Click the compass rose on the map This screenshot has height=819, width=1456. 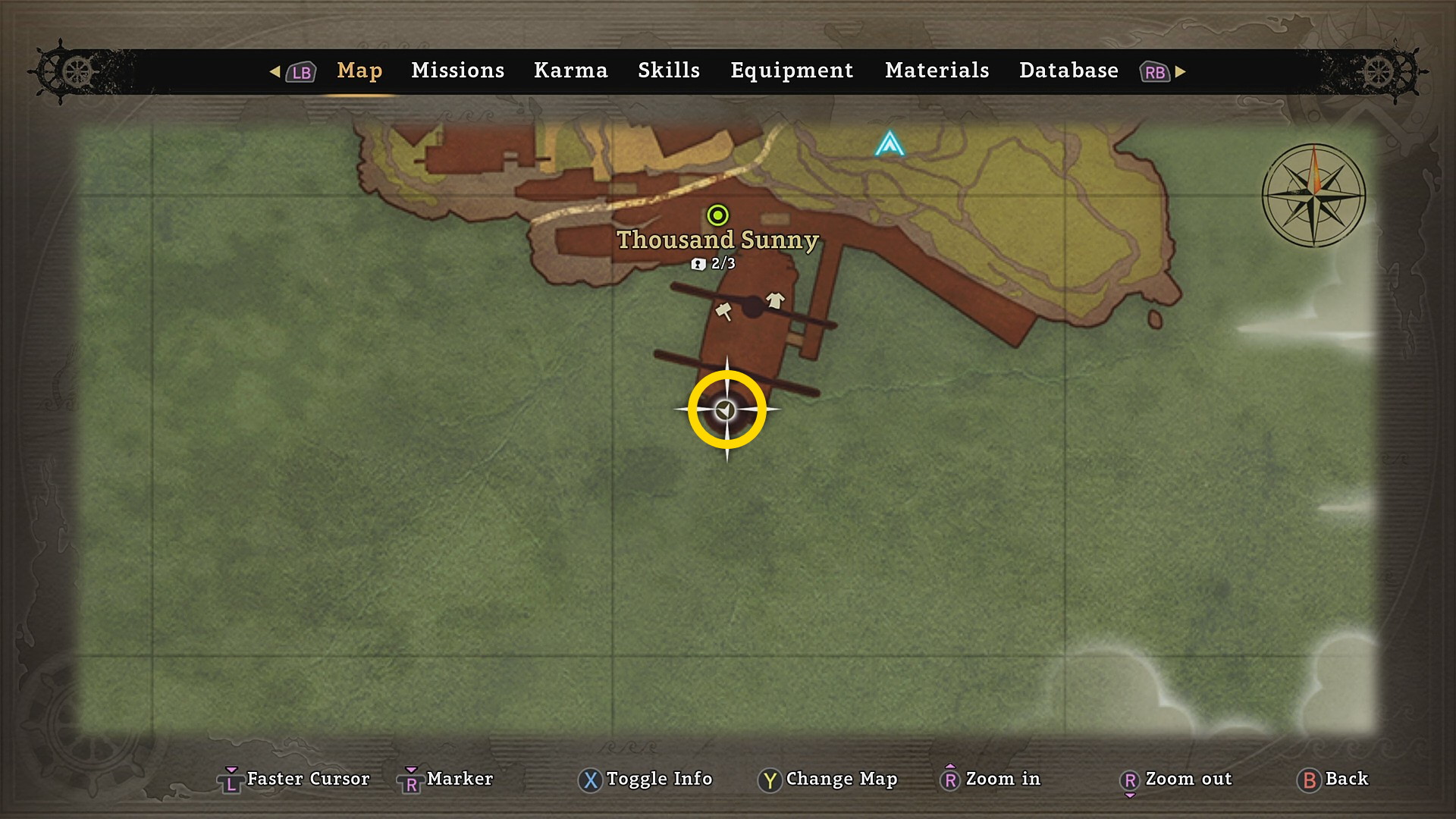(1313, 196)
